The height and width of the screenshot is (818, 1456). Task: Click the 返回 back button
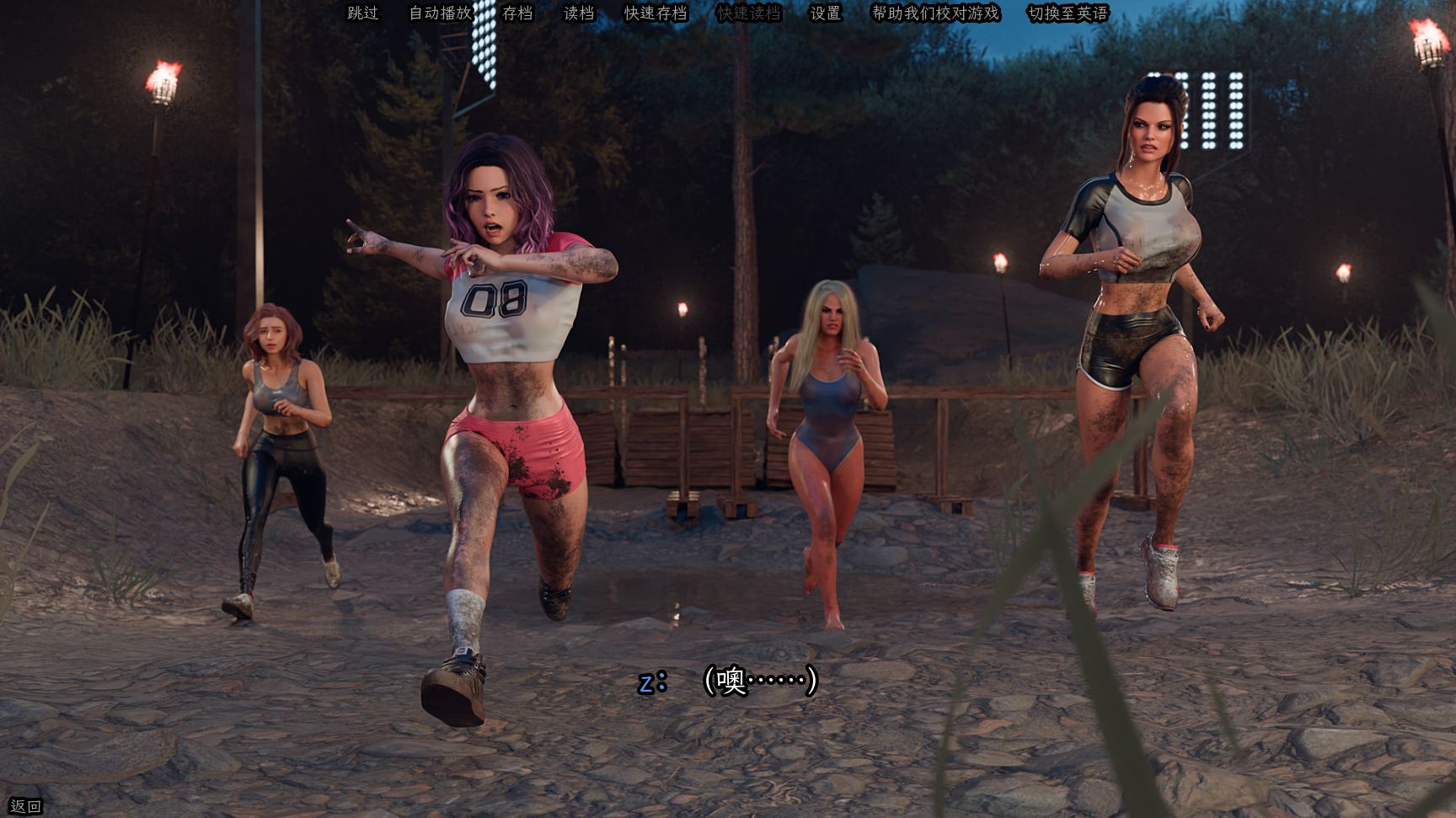pos(25,806)
